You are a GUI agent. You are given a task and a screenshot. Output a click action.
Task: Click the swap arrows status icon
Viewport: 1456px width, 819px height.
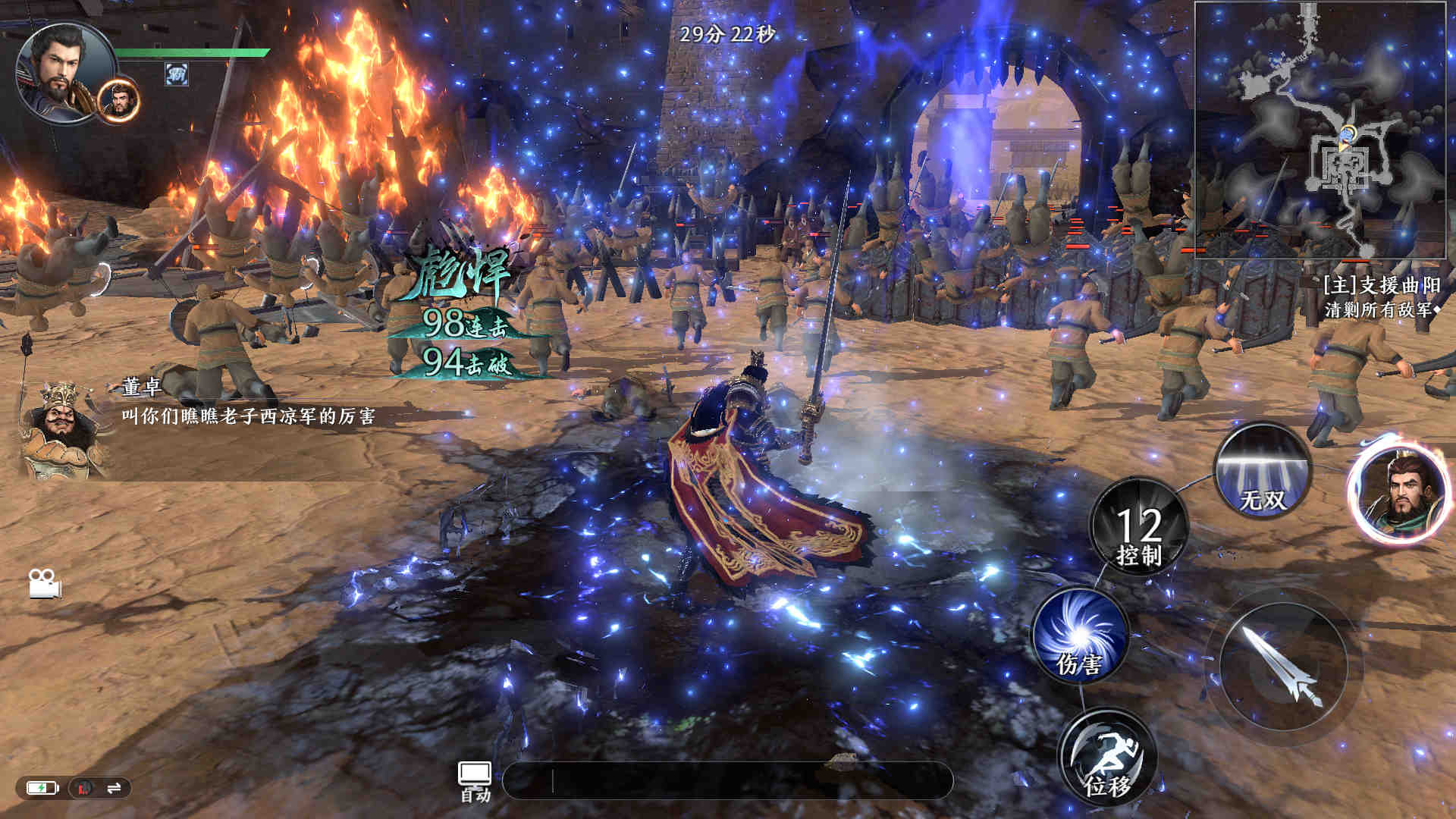115,789
